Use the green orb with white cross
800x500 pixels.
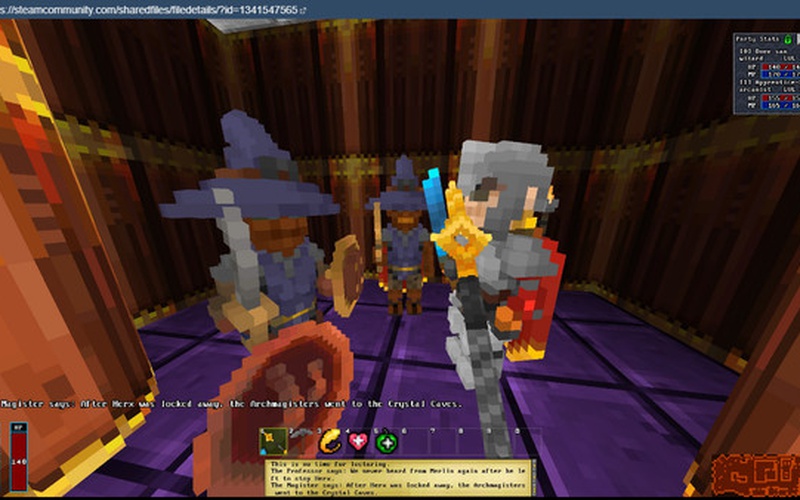[x=387, y=442]
